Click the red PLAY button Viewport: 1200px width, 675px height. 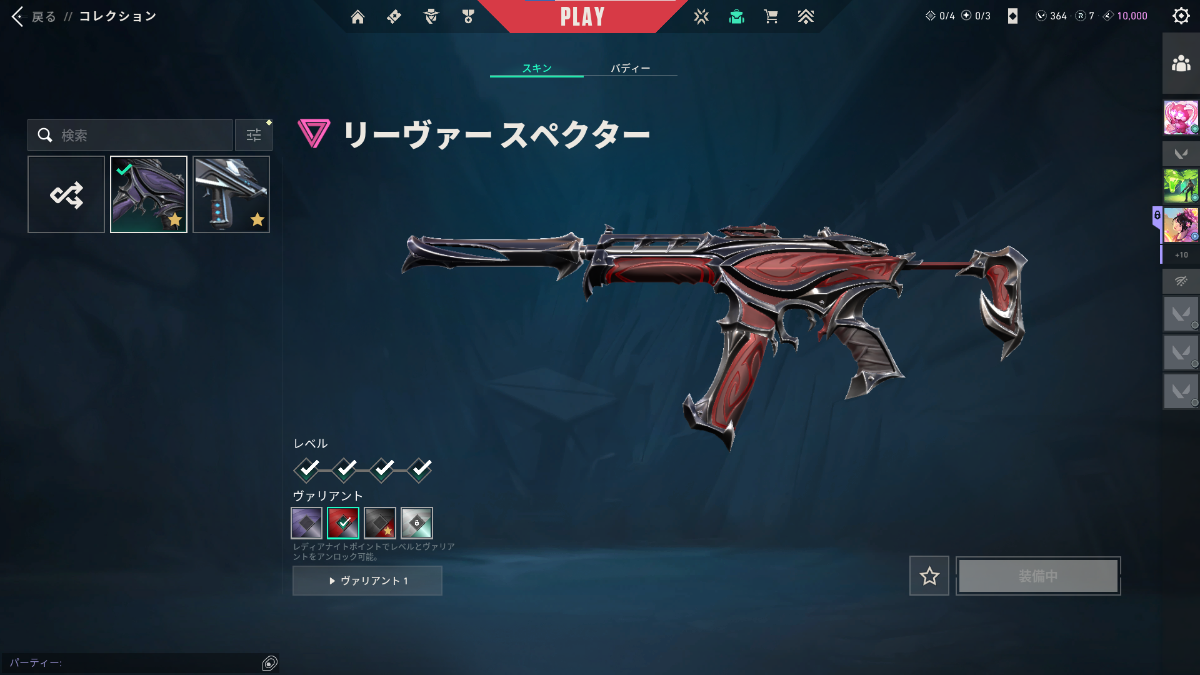pos(582,17)
